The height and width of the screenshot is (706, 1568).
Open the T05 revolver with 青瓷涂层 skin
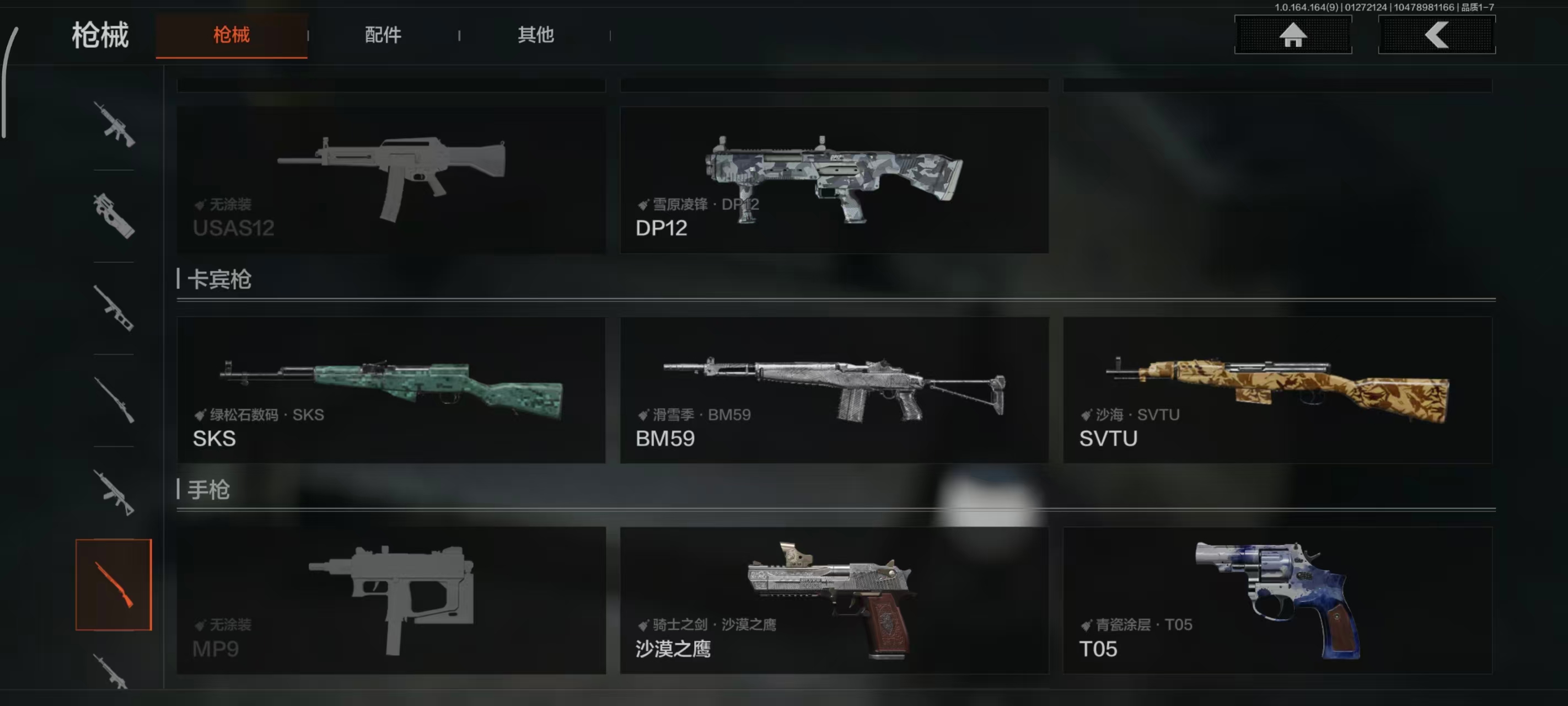point(1277,600)
